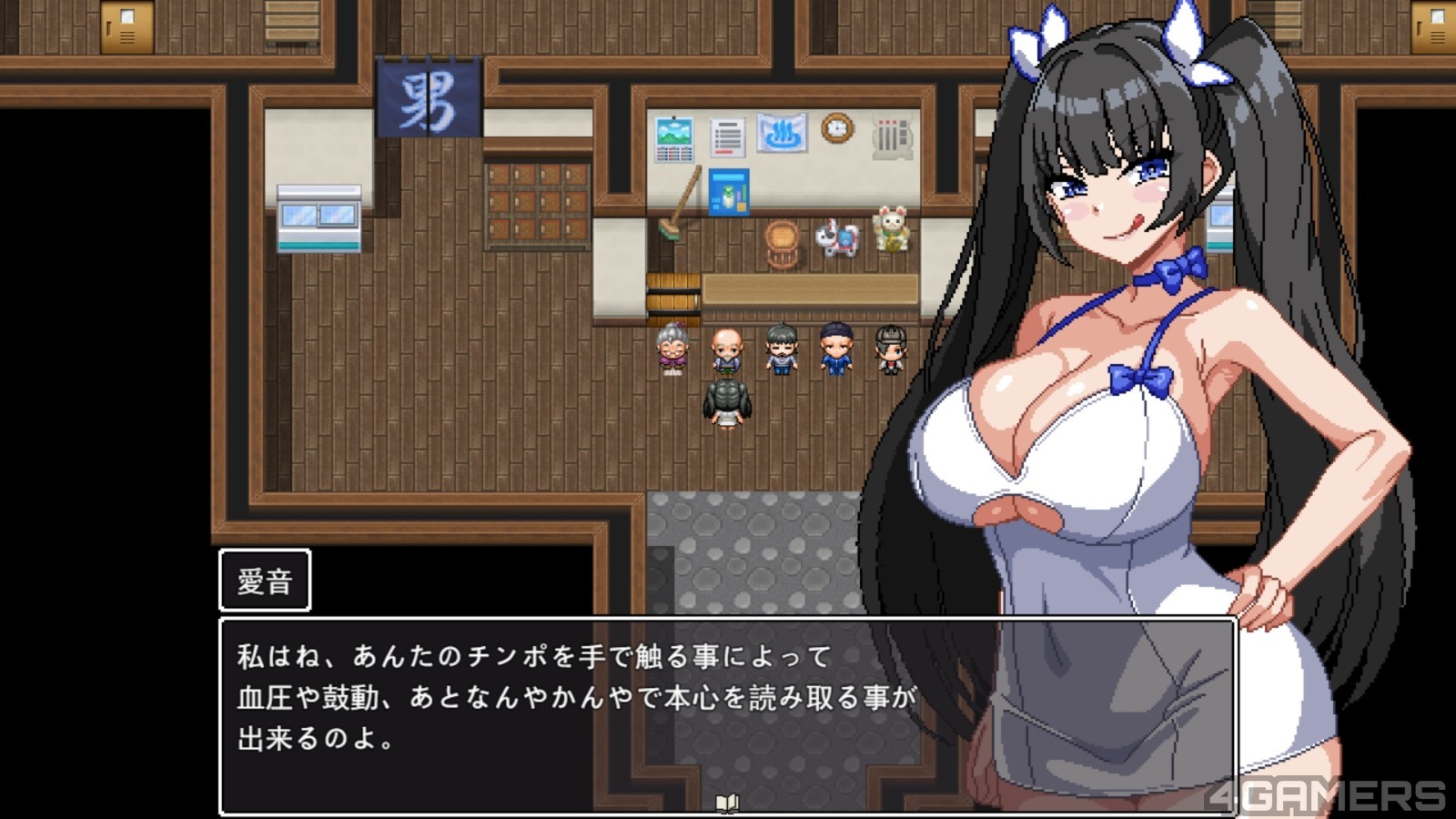The image size is (1456, 819).
Task: Click the book continue indicator
Action: [x=727, y=803]
